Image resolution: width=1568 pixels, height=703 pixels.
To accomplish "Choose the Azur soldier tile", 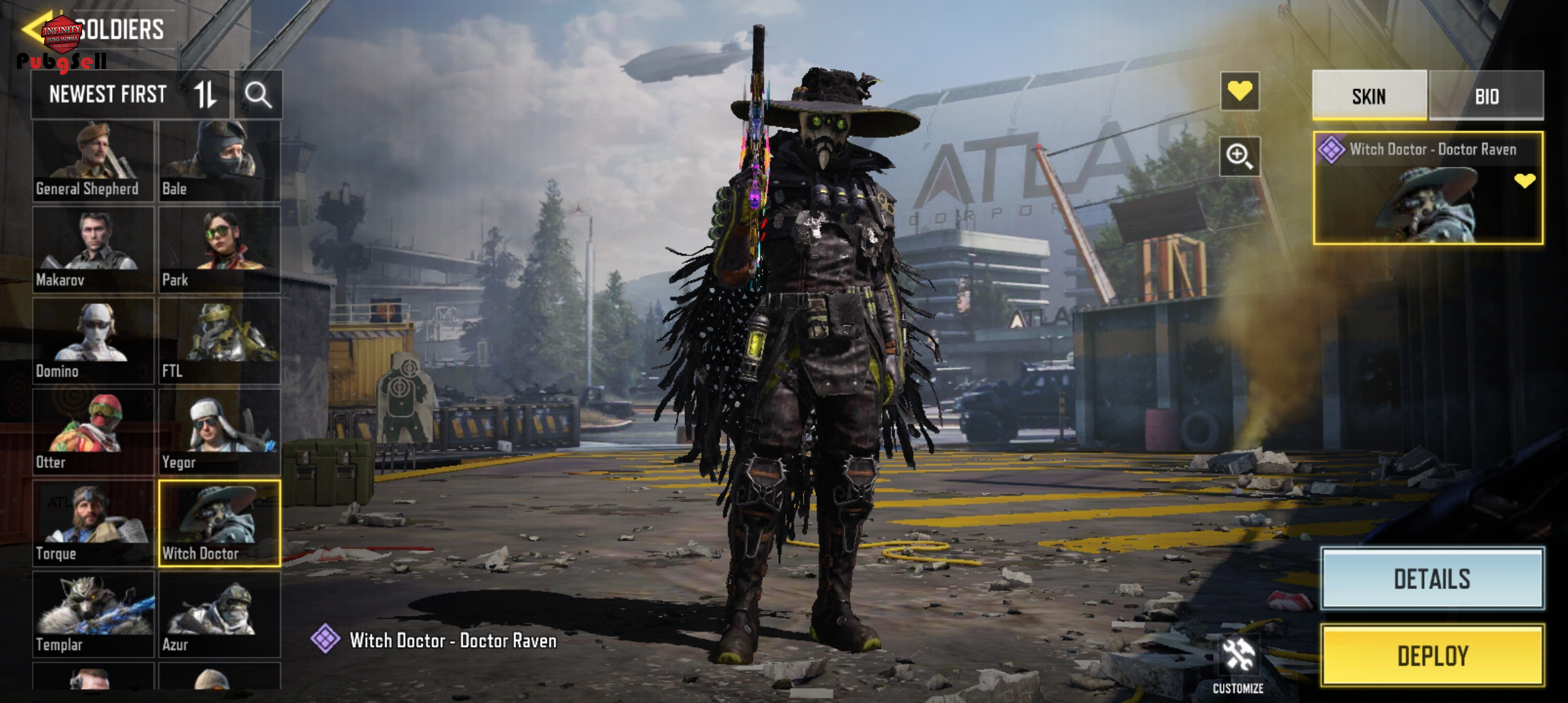I will [x=219, y=614].
